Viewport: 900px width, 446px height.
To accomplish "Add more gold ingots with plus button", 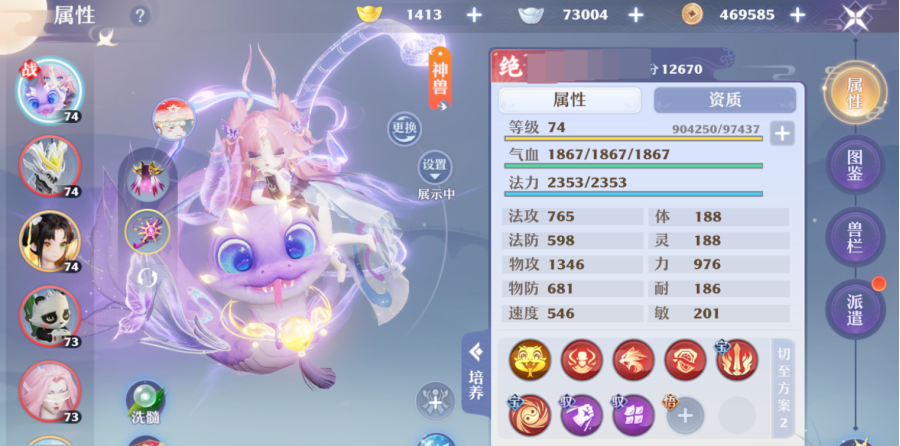I will tap(474, 15).
